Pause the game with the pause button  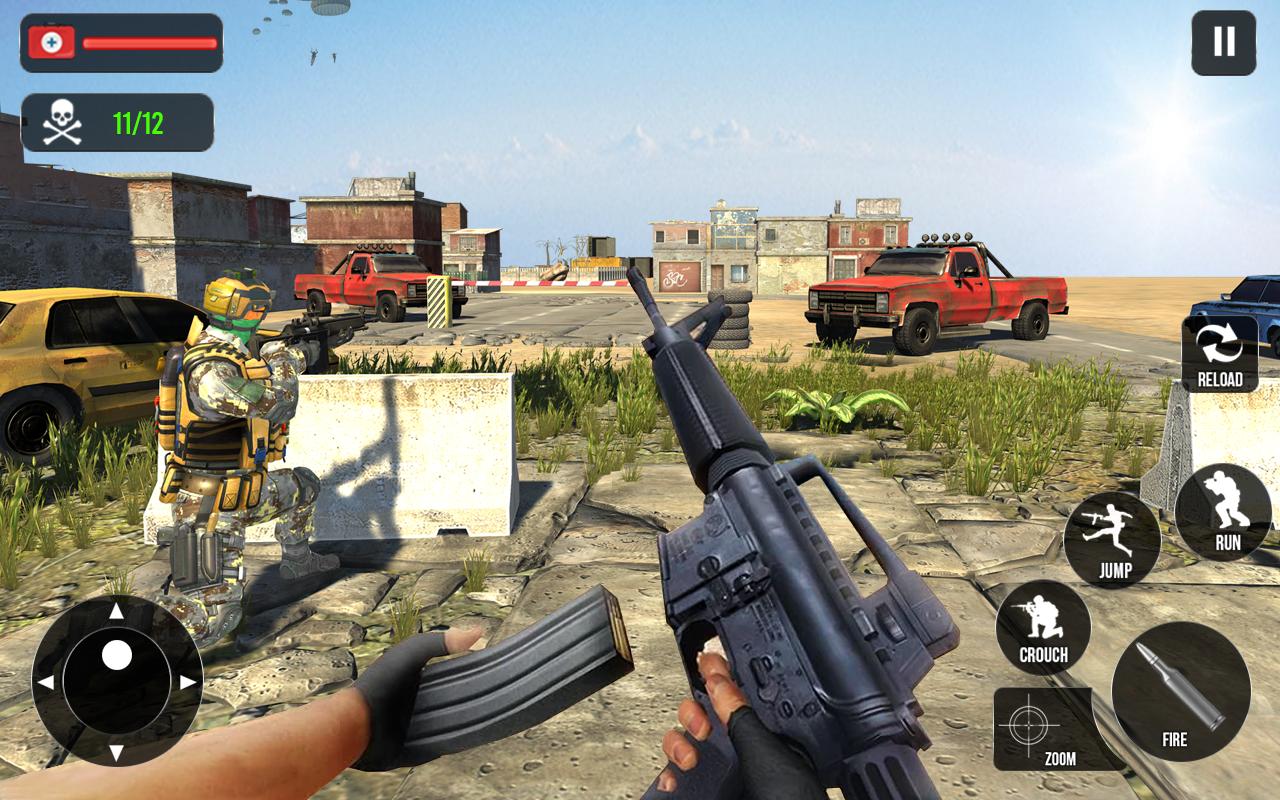[x=1222, y=43]
